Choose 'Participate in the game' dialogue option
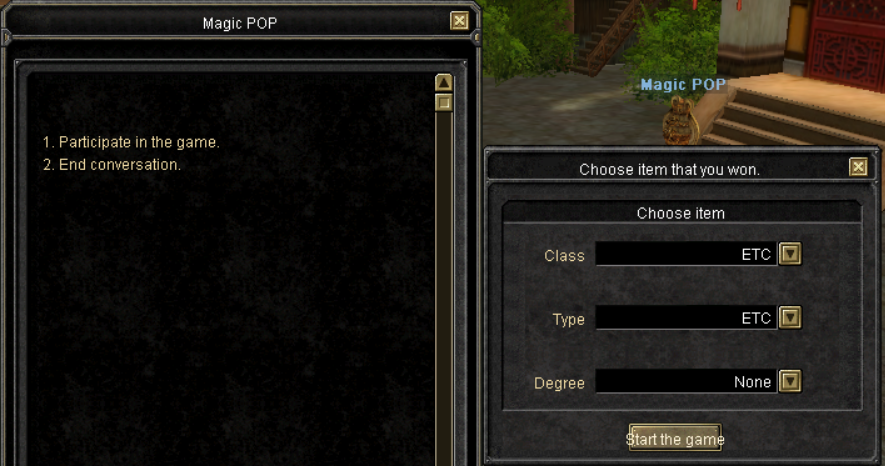This screenshot has height=466, width=885. (131, 142)
